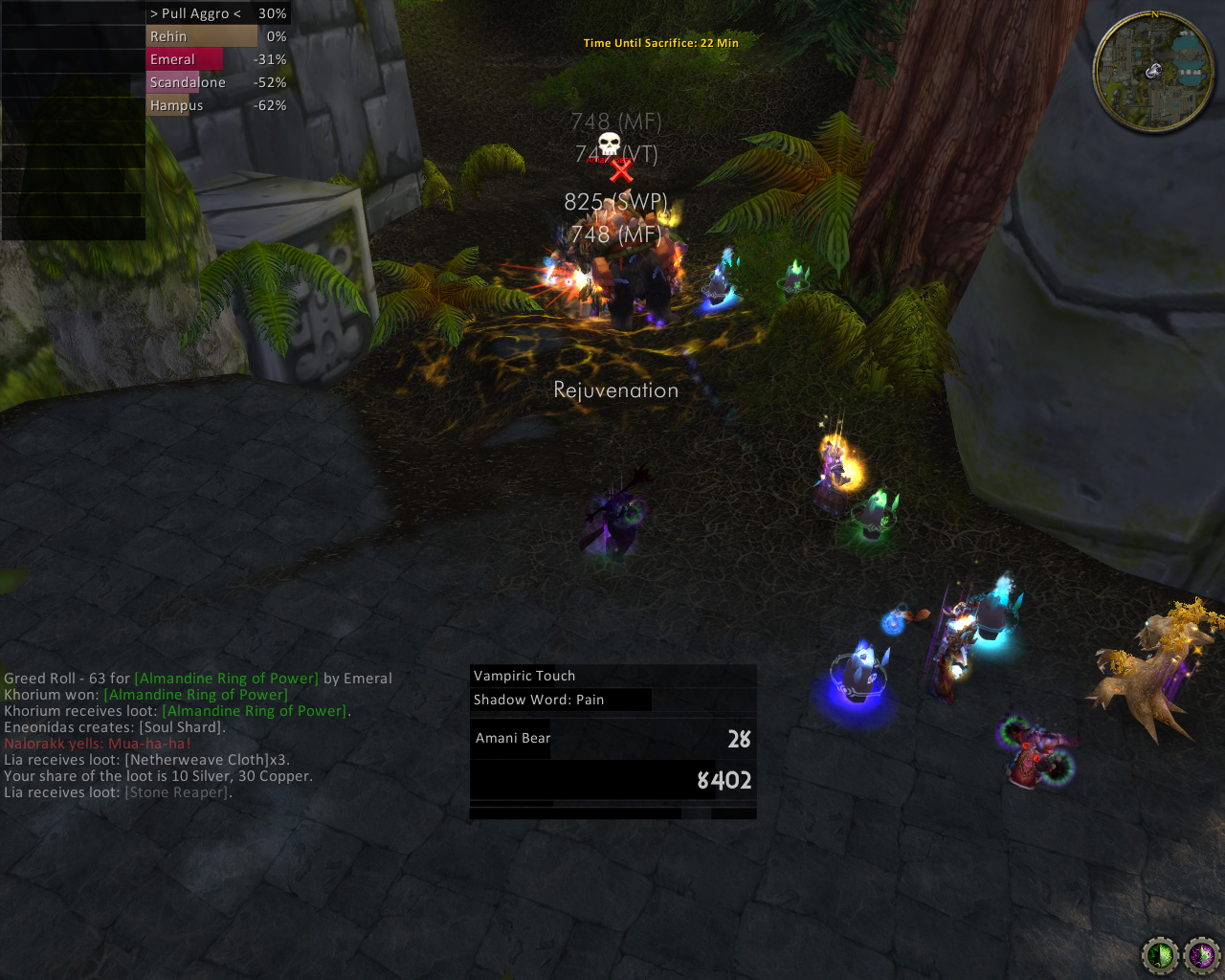This screenshot has width=1225, height=980.
Task: Click the circular minimap
Action: tap(1153, 72)
